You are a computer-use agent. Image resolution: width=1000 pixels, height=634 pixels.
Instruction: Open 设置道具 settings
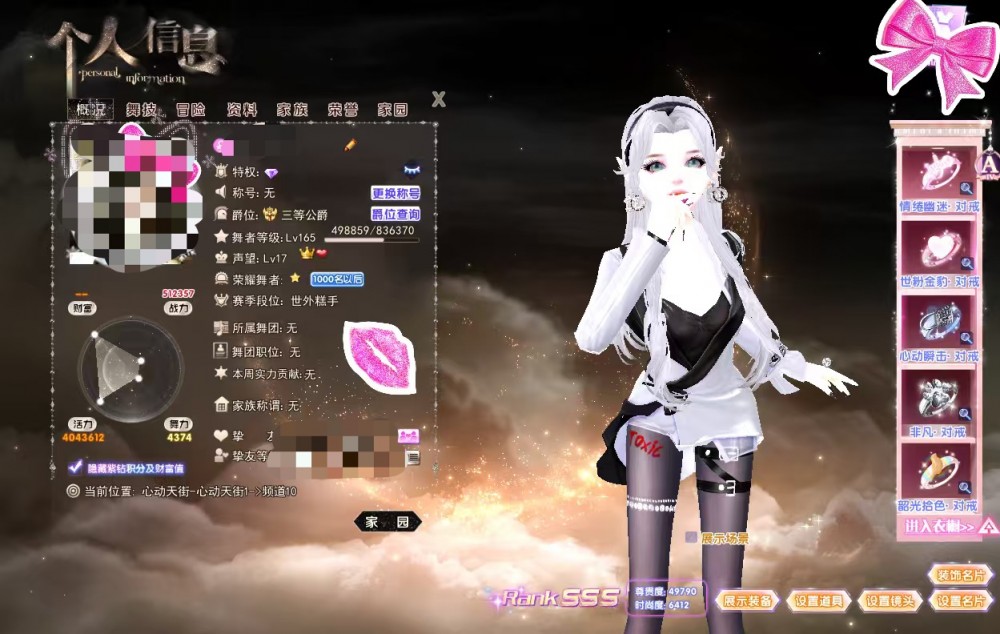pos(819,601)
